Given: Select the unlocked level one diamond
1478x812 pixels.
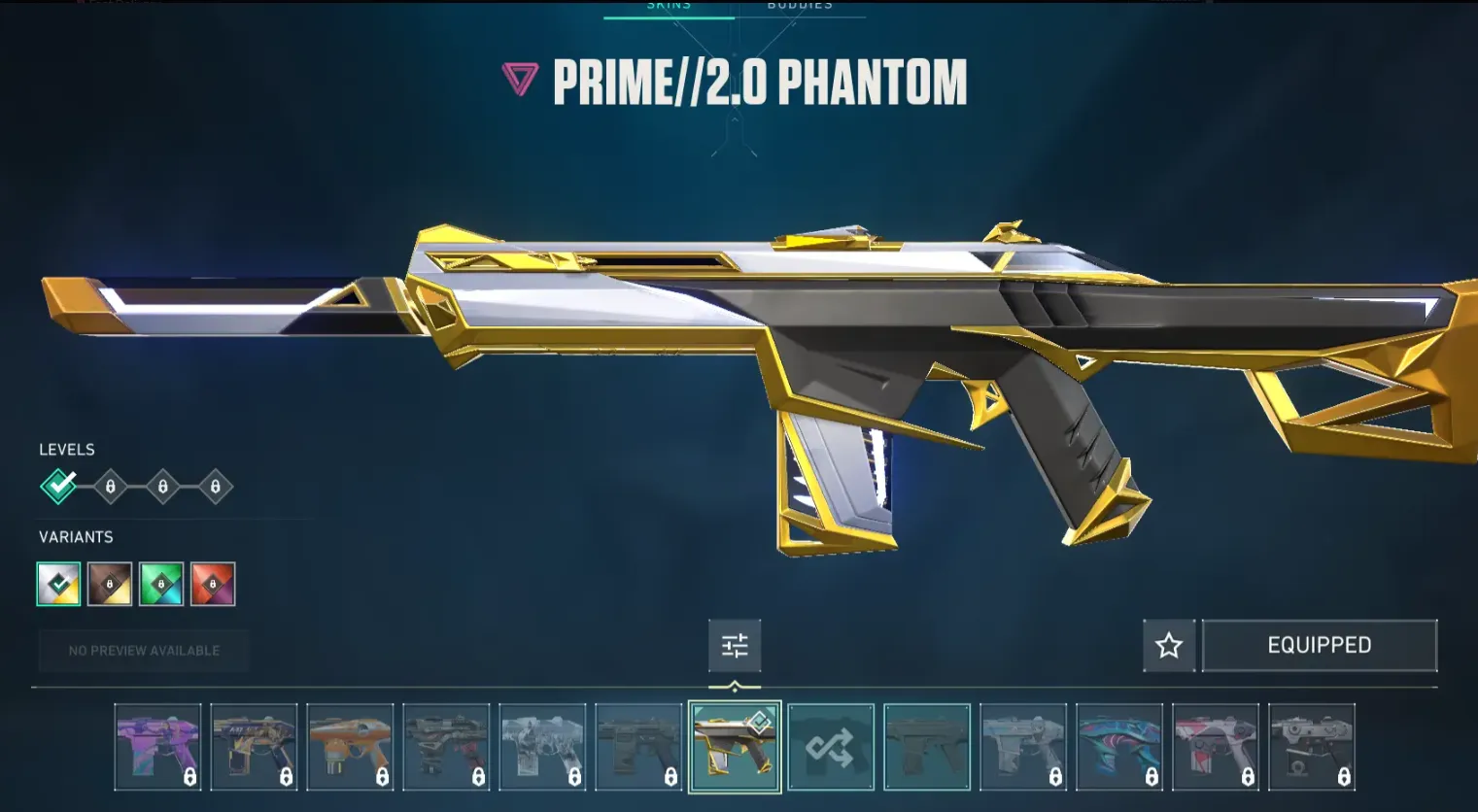Looking at the screenshot, I should pos(58,486).
